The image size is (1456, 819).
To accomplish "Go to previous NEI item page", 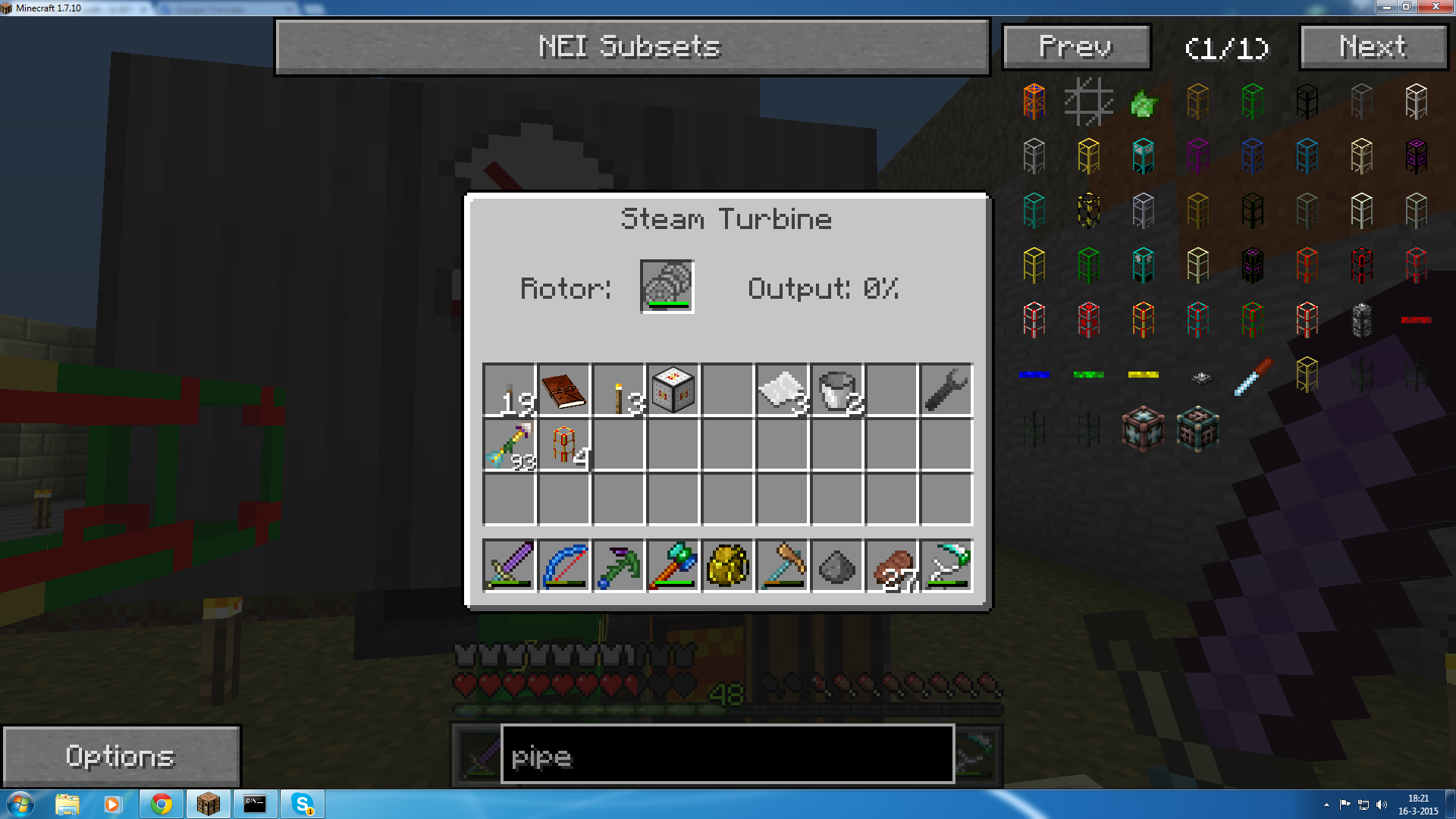I will 1076,47.
